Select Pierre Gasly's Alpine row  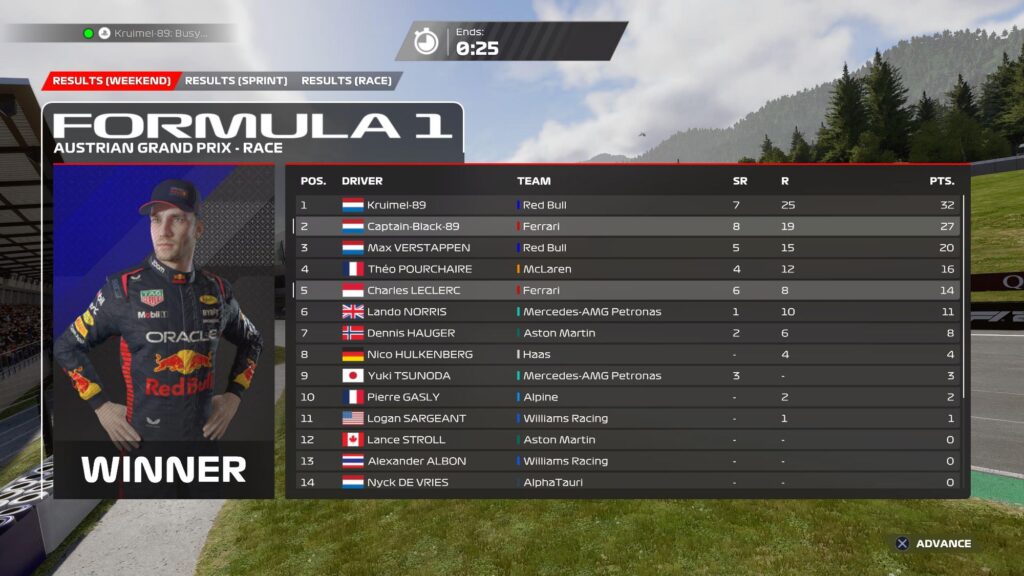tap(627, 397)
